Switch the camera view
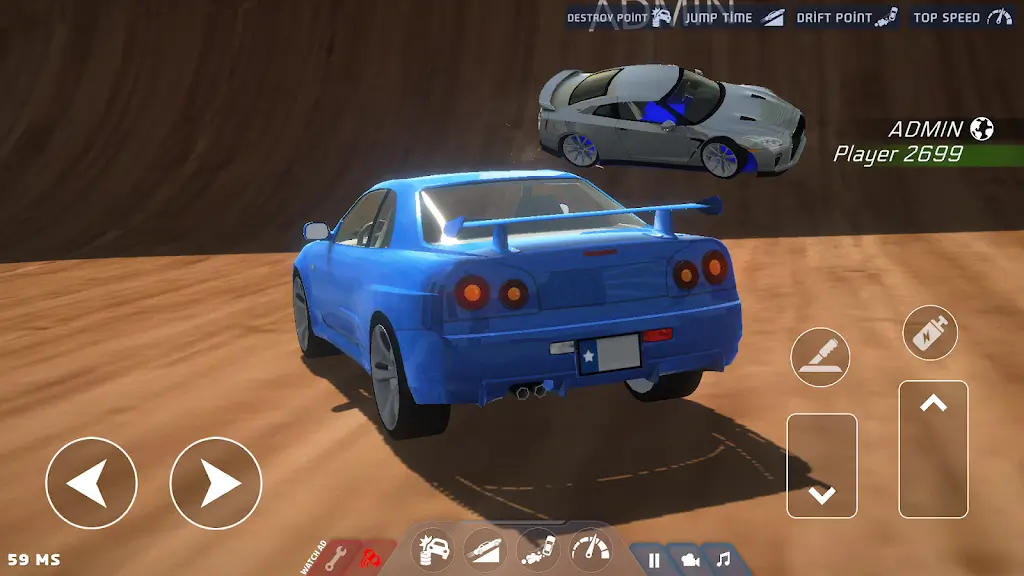Viewport: 1024px width, 576px height. click(x=689, y=560)
